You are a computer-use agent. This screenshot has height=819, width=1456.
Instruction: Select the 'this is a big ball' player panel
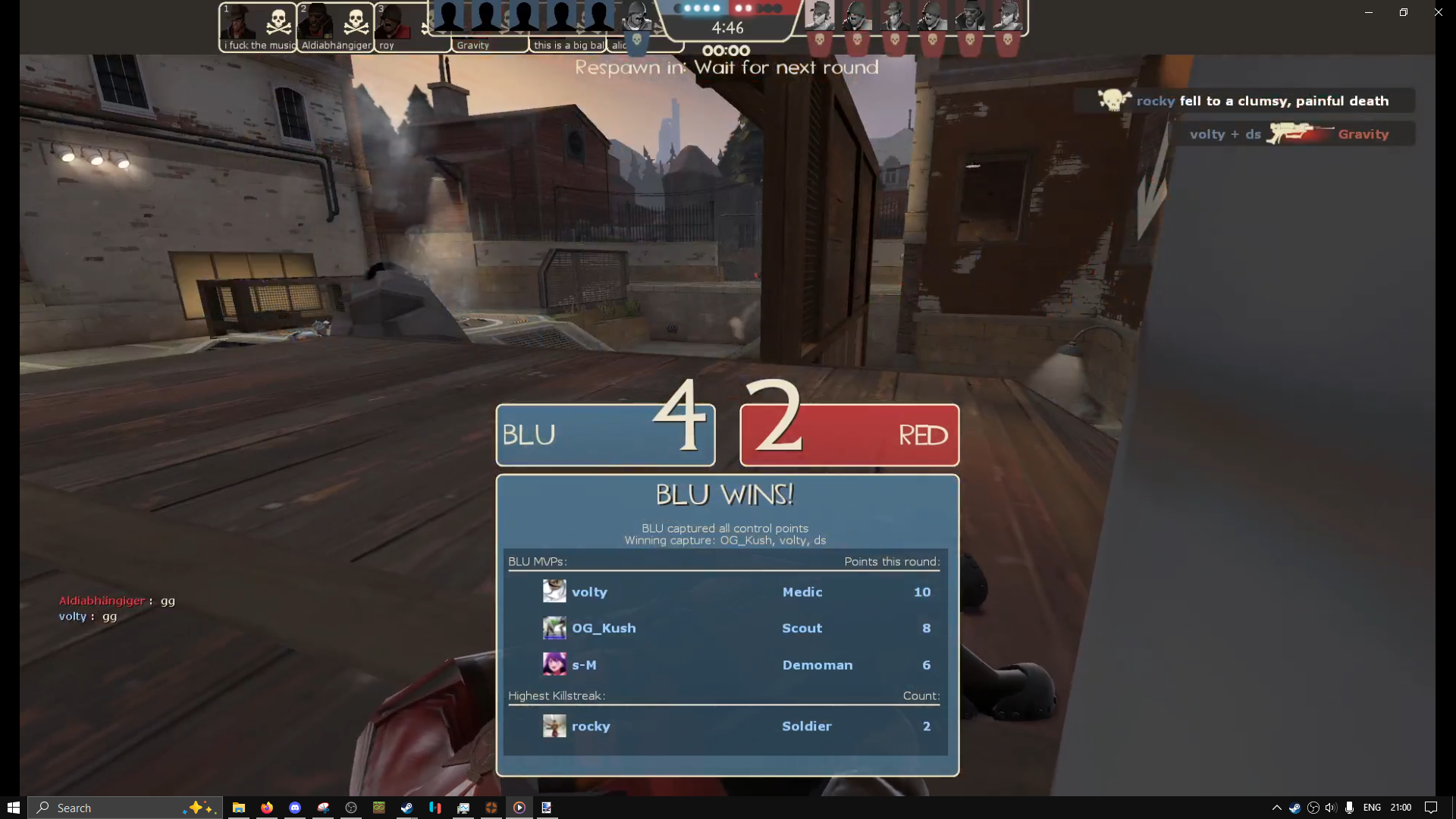tap(569, 44)
